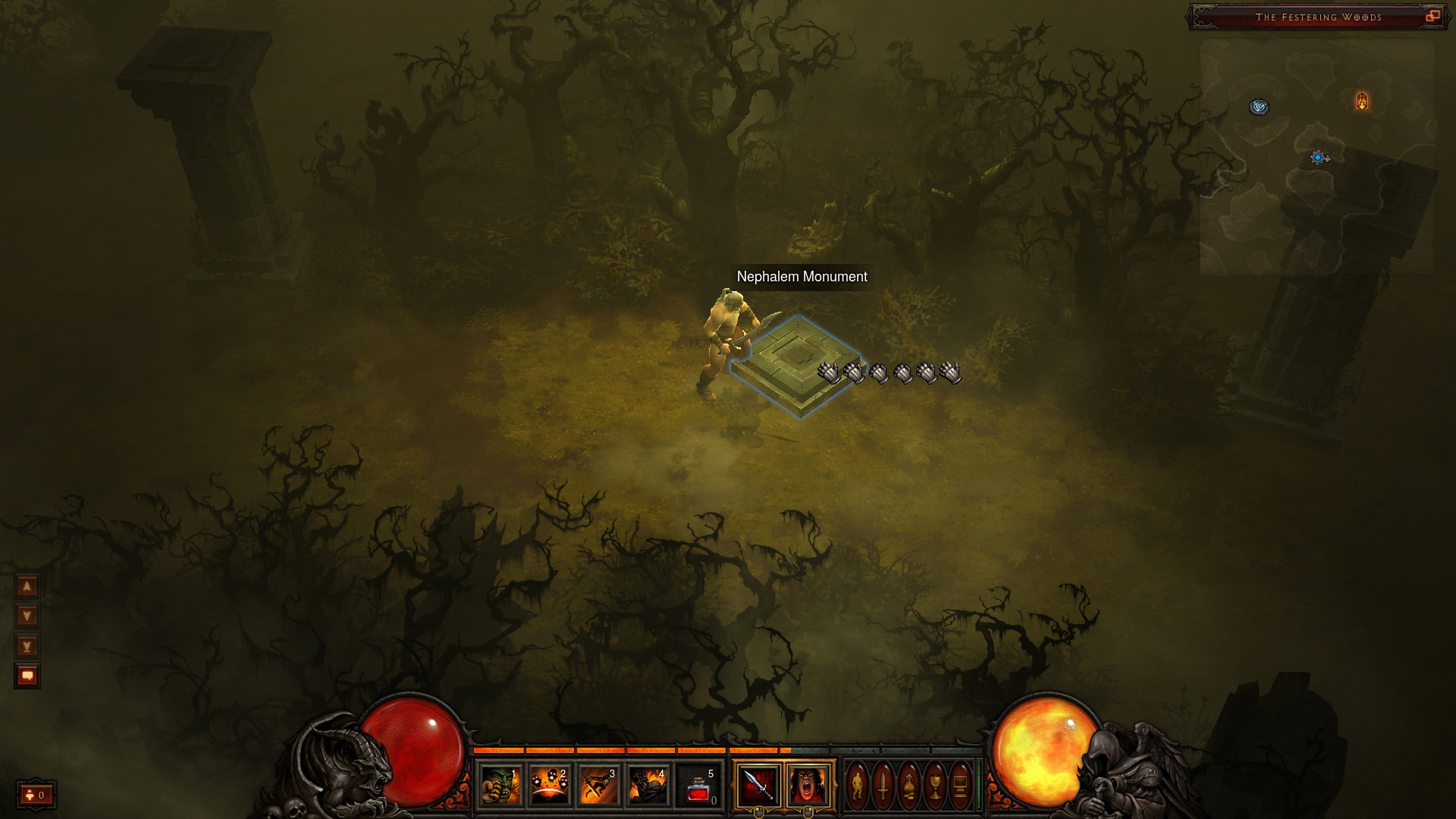Open the coin bag inventory button
The height and width of the screenshot is (819, 1456).
pos(909,785)
